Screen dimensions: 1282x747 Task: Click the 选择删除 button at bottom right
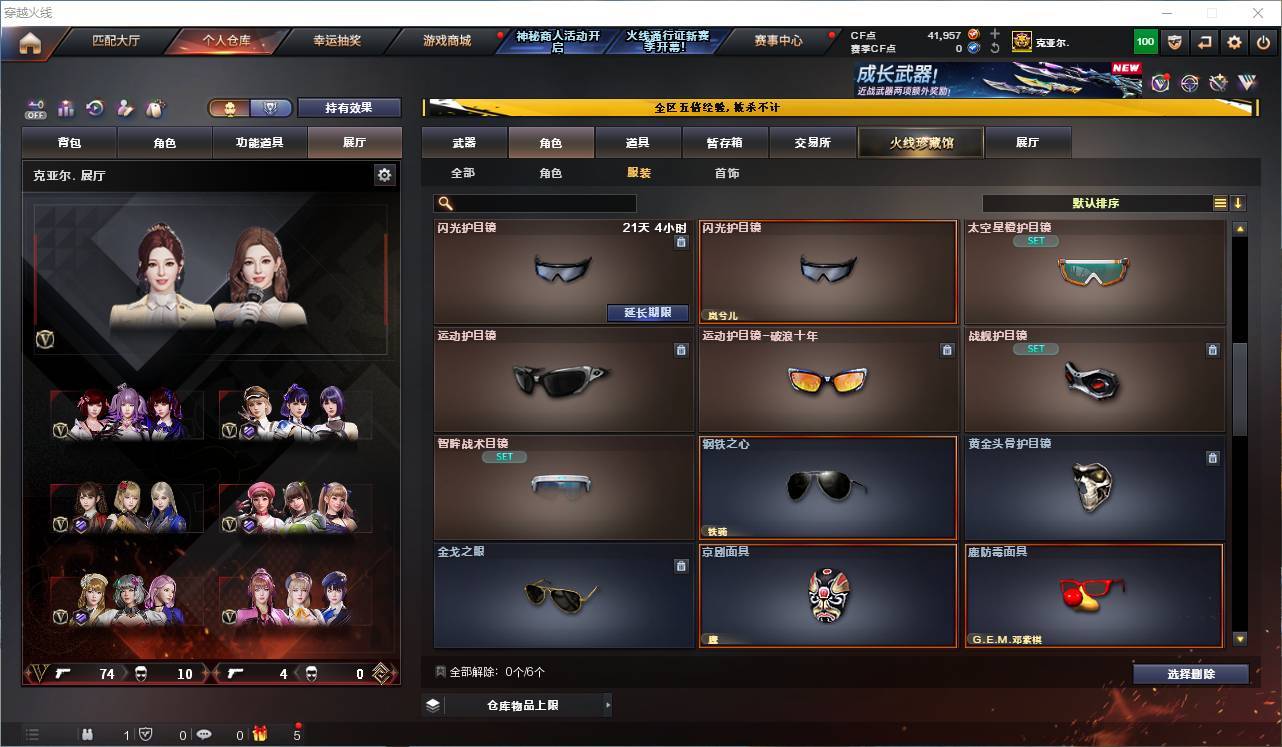point(1190,673)
